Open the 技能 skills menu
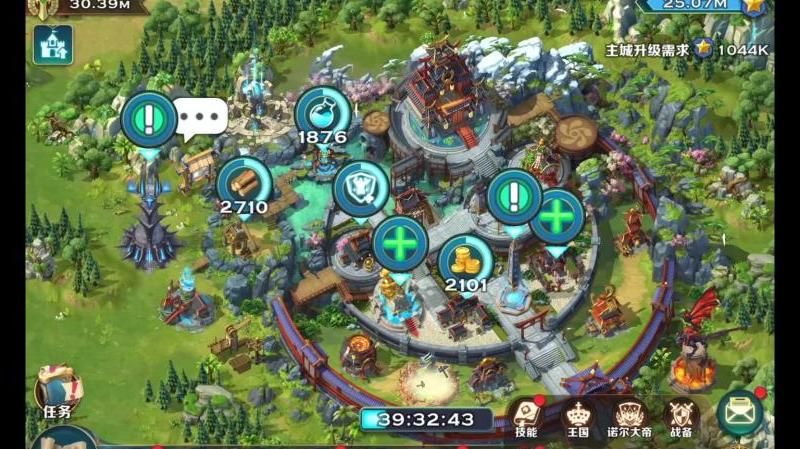Viewport: 800px width, 449px height. pyautogui.click(x=526, y=417)
